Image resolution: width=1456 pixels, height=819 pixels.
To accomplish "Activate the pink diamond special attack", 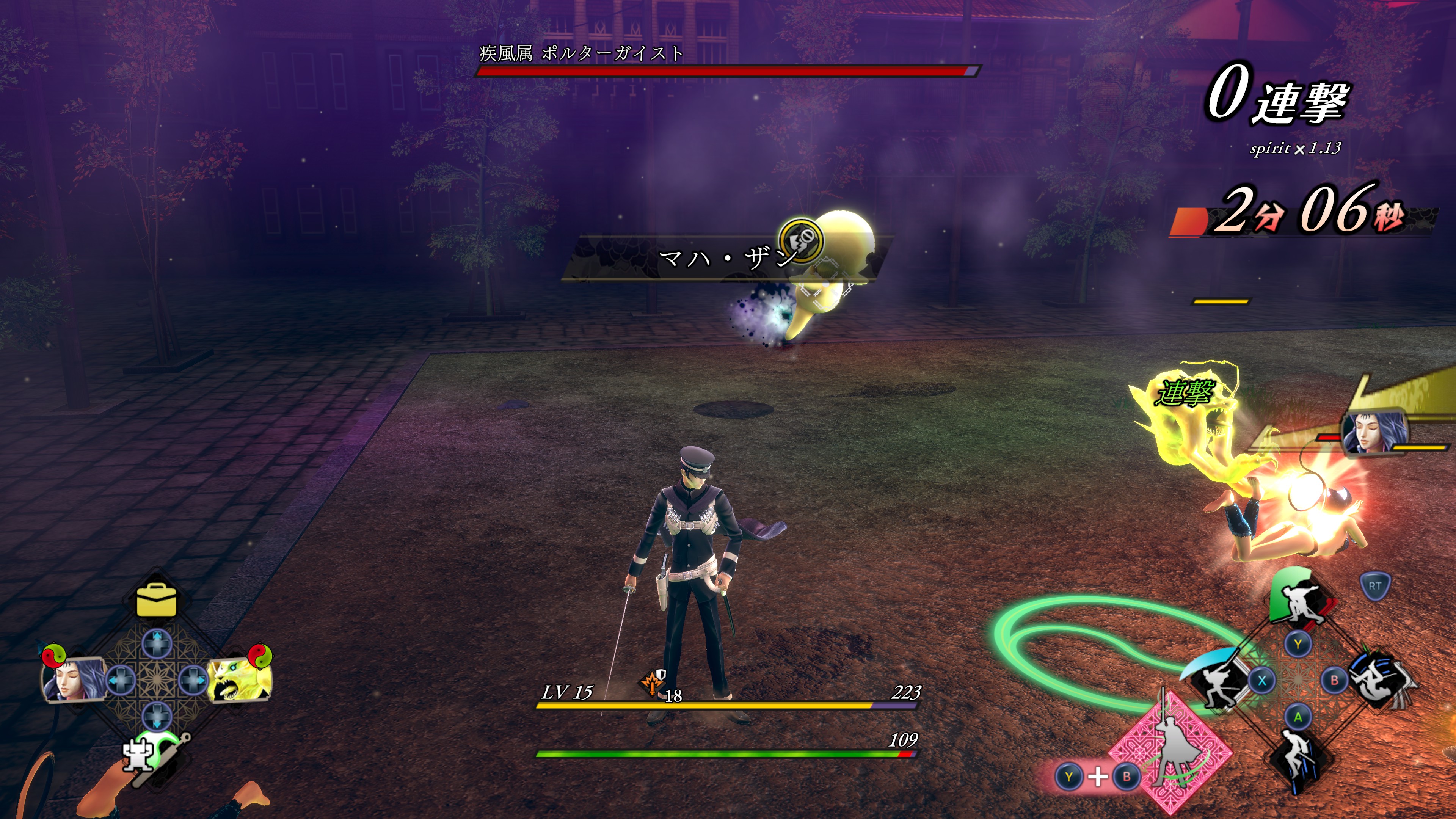I will [x=1171, y=753].
